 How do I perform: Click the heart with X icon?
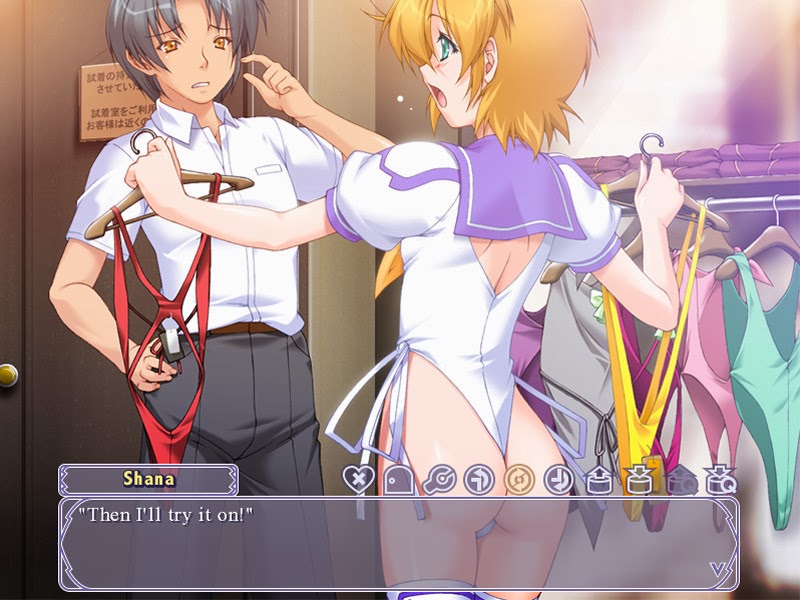pyautogui.click(x=357, y=479)
